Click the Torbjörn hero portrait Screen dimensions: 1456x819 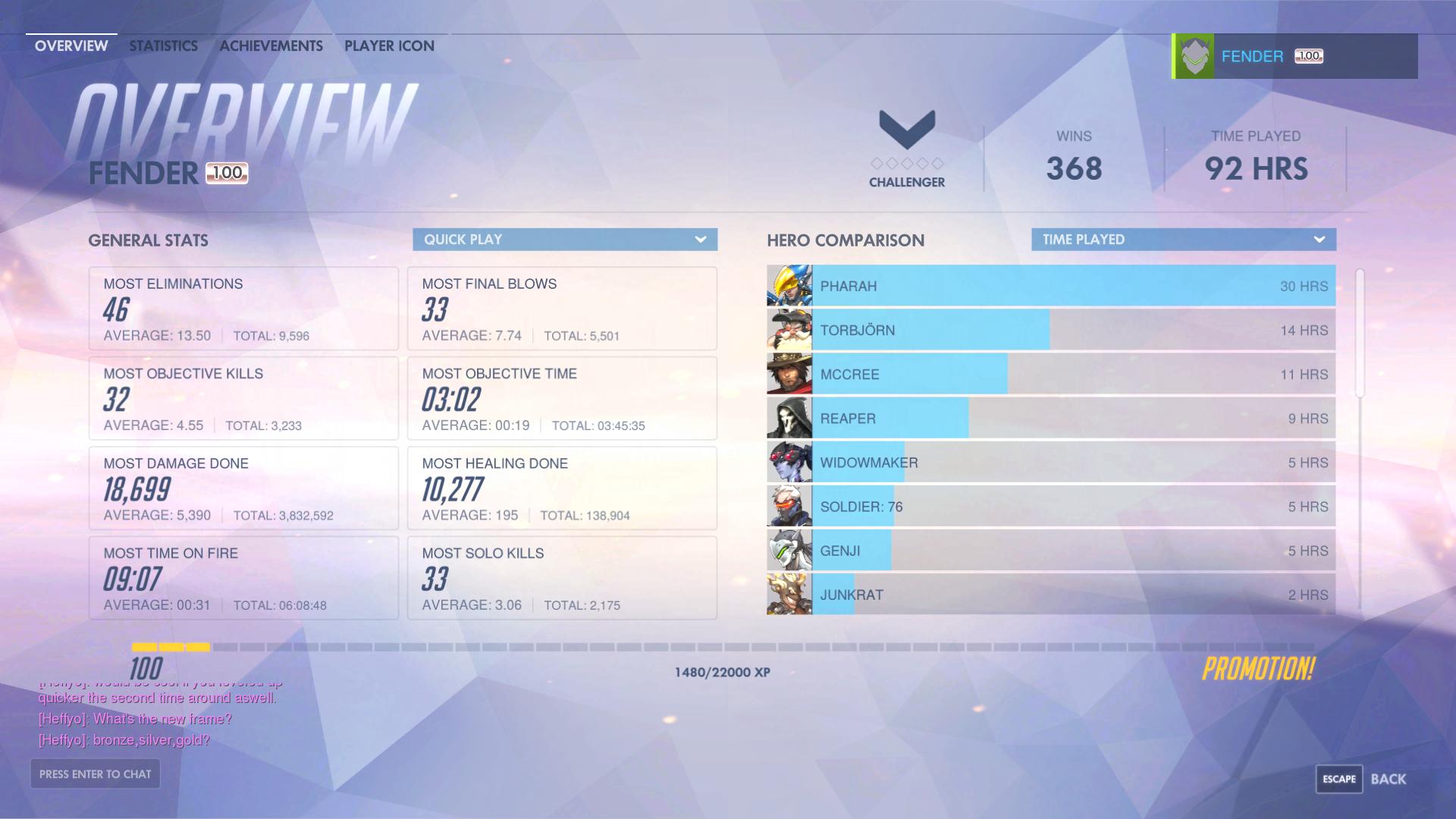[789, 330]
